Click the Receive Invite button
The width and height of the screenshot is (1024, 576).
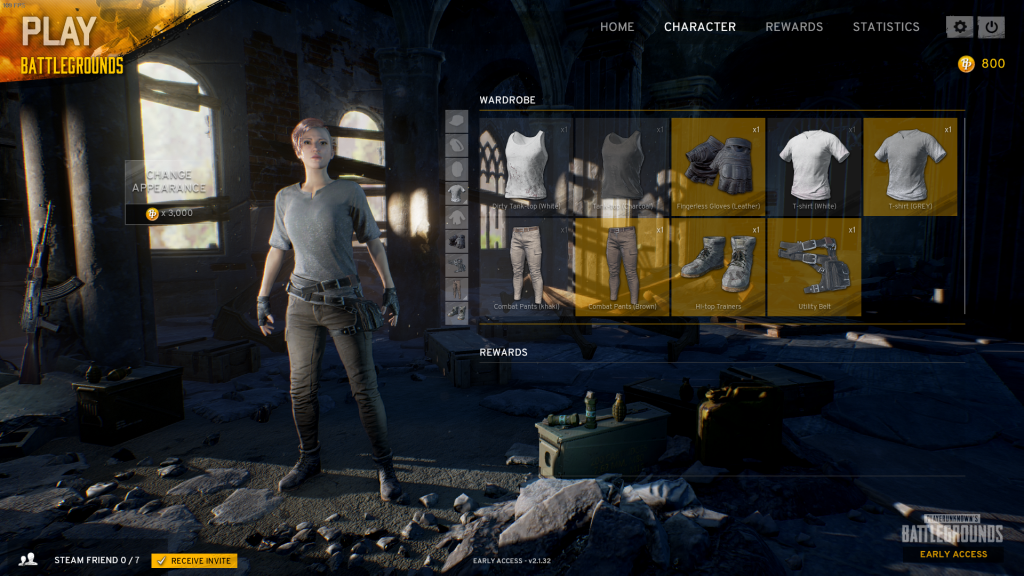194,560
